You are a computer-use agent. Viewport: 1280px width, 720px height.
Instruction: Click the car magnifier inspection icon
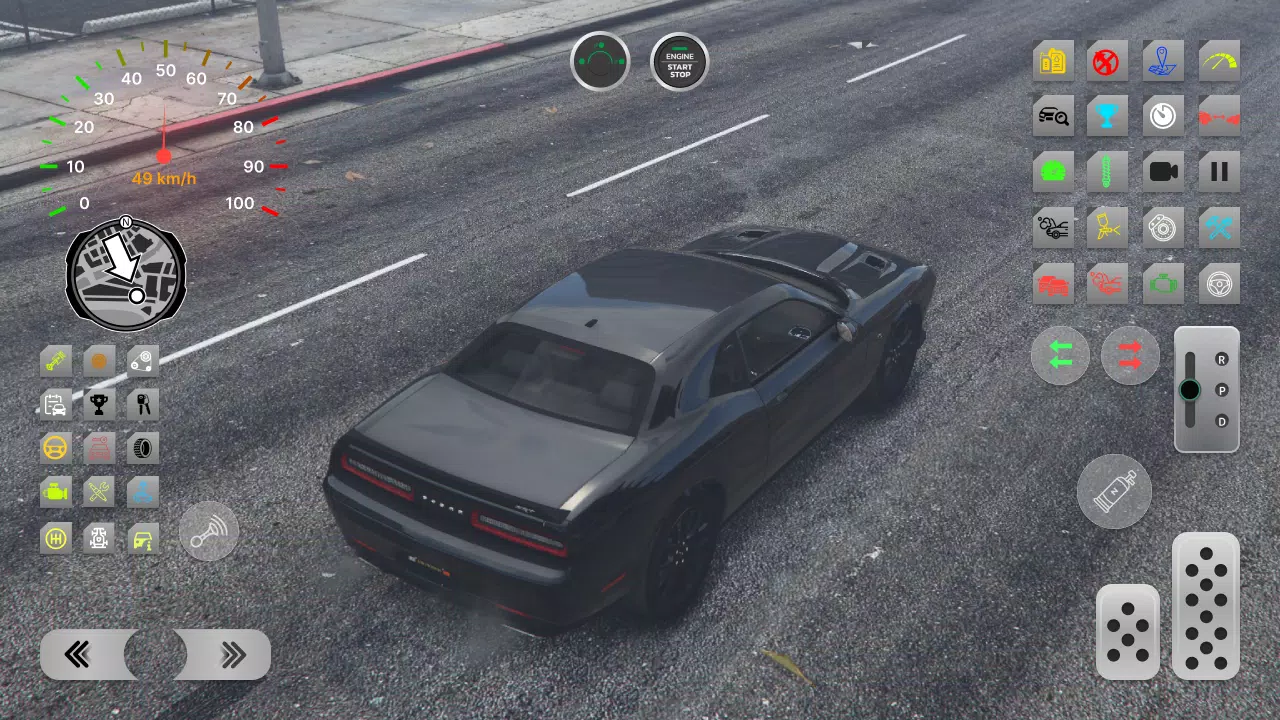1053,115
